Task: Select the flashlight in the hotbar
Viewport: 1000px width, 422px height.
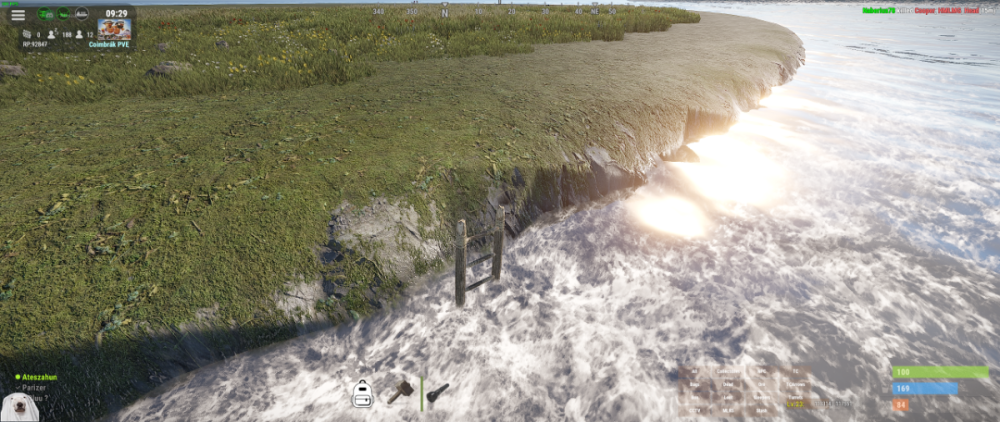Action: (x=437, y=393)
